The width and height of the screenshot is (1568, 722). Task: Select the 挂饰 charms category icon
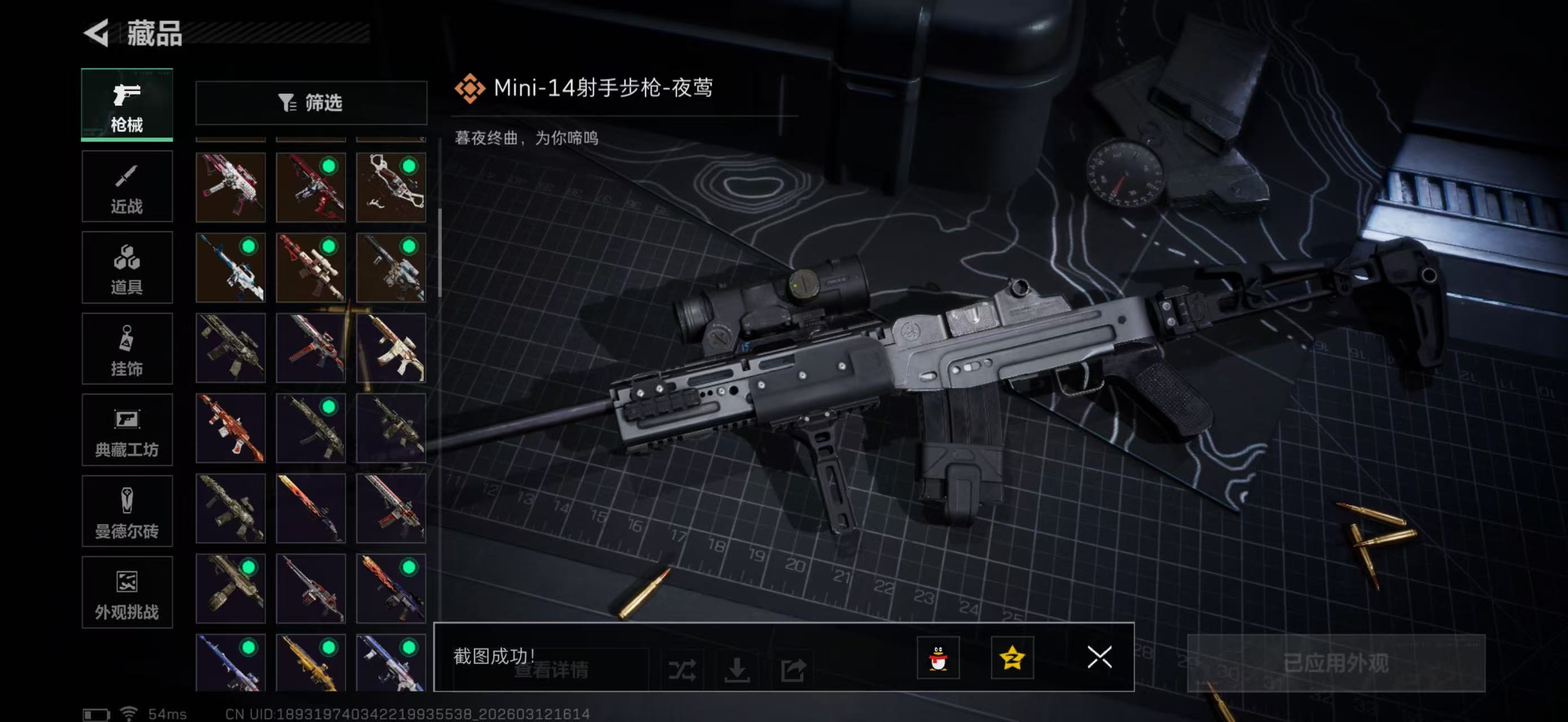click(x=127, y=349)
